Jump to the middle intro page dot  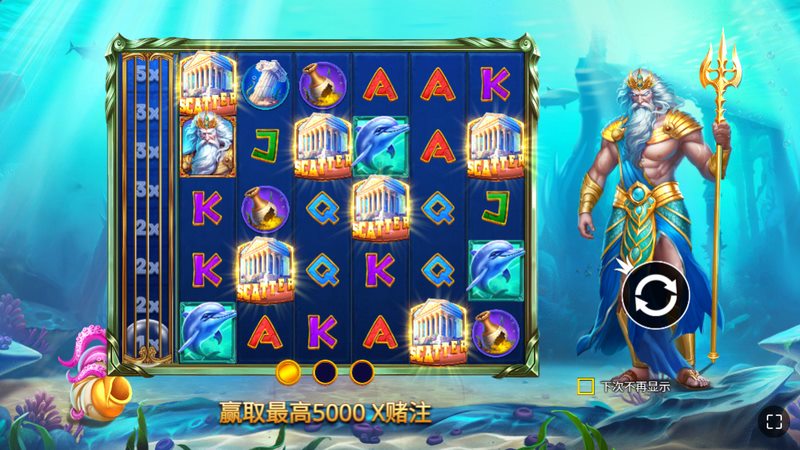point(325,372)
